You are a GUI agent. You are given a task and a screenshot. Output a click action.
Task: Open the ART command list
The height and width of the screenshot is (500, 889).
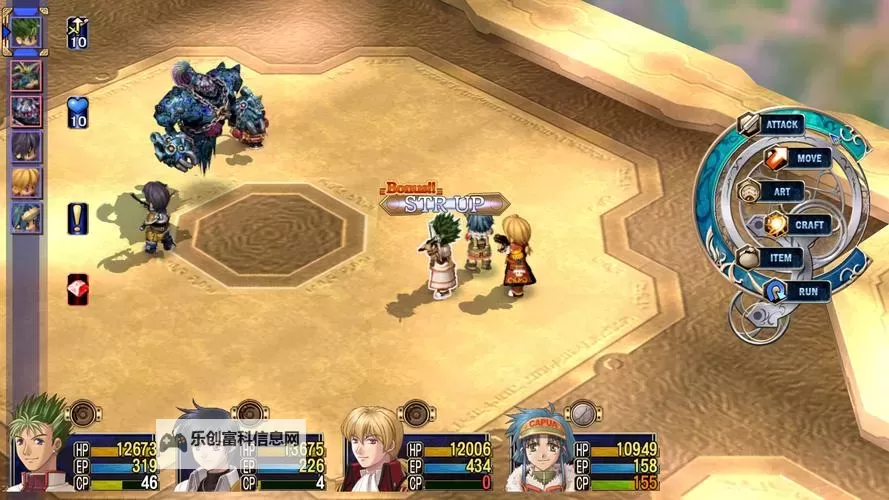[x=782, y=191]
